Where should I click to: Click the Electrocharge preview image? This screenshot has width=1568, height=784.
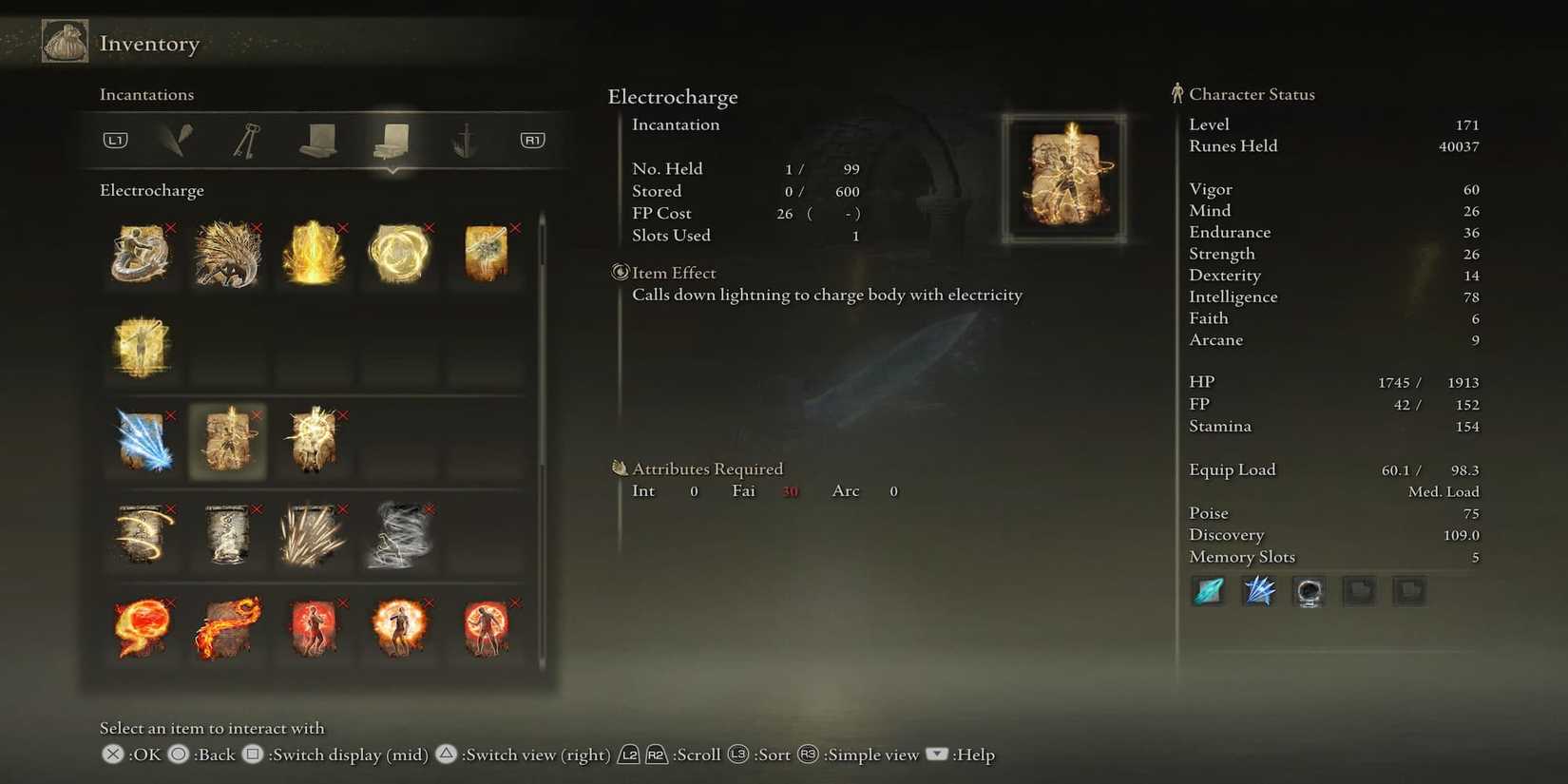click(x=1064, y=177)
